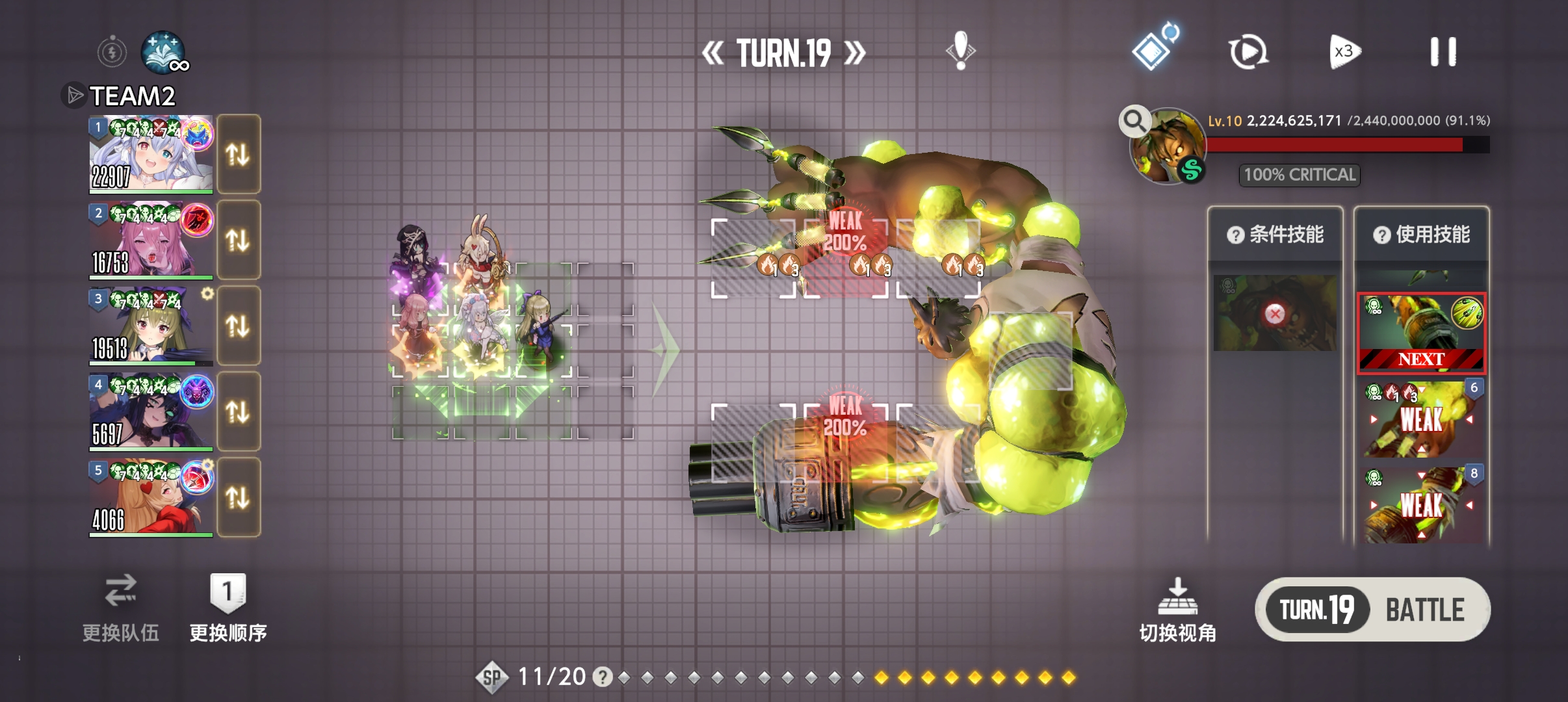Show the SP help tooltip
The width and height of the screenshot is (1568, 702).
coord(603,677)
